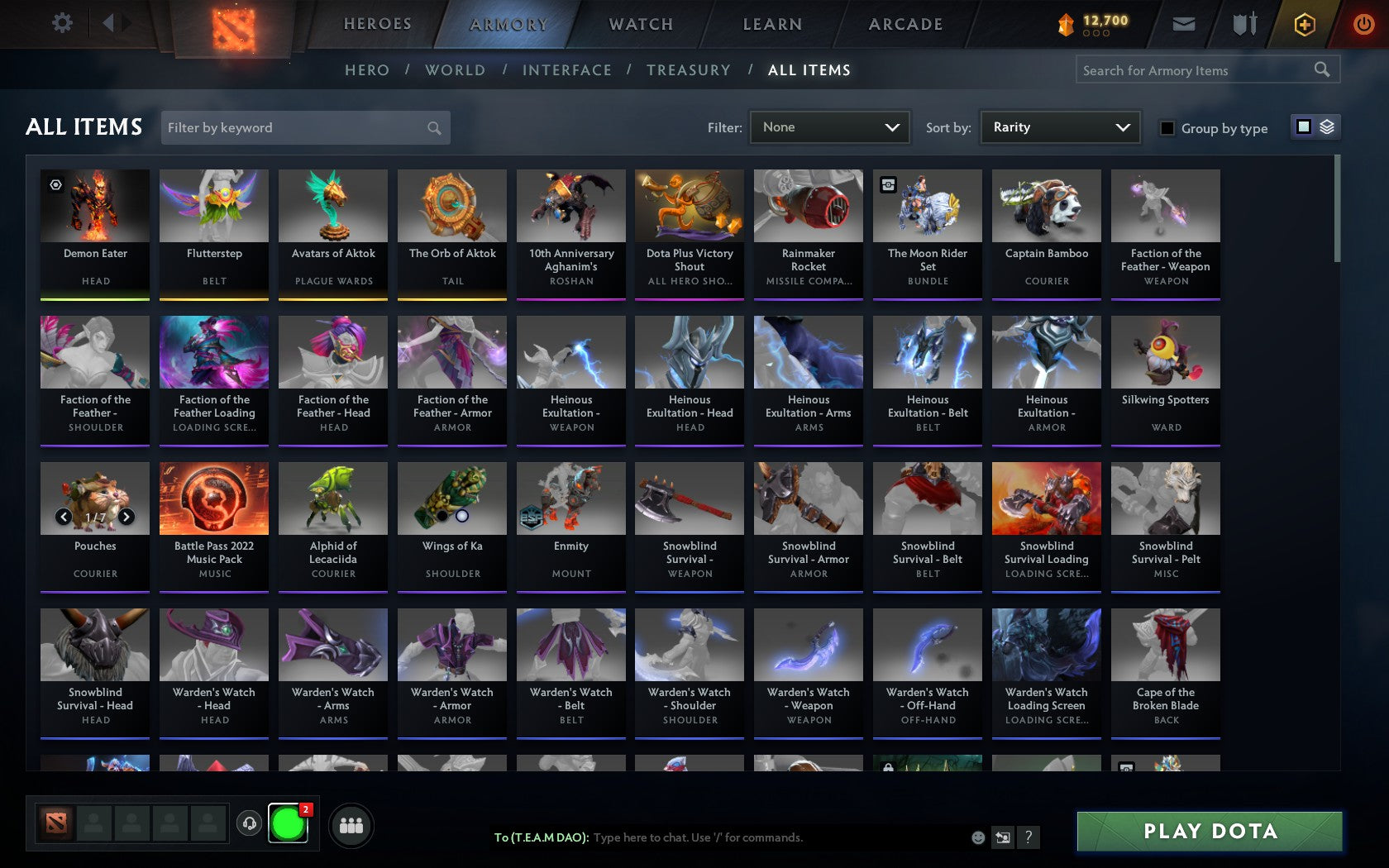This screenshot has width=1389, height=868.
Task: Click the help question mark icon
Action: 1028,837
